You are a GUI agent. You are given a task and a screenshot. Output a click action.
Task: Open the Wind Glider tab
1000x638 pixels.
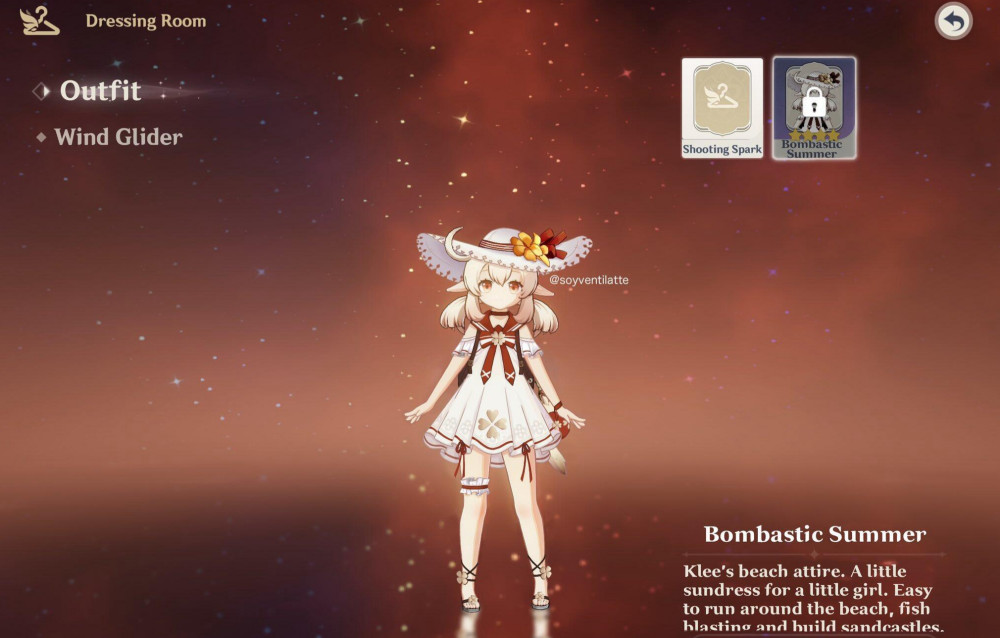click(x=118, y=137)
